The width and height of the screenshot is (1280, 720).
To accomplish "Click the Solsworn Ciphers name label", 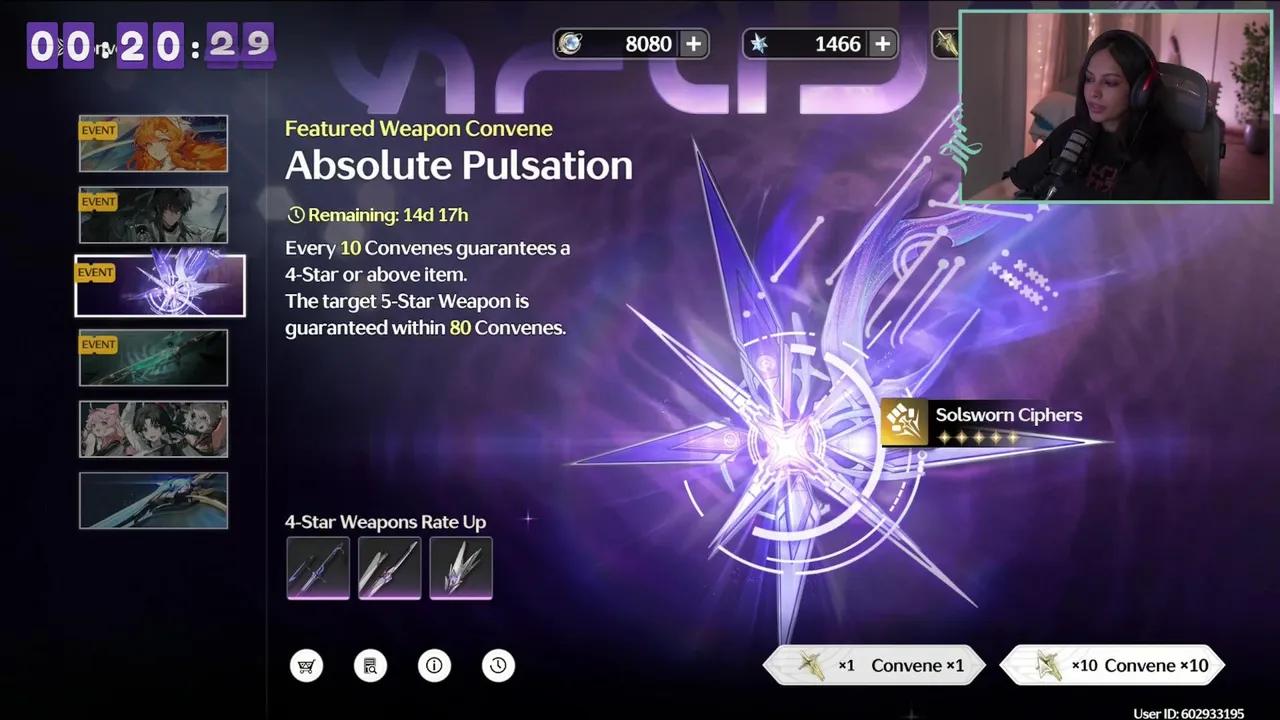I will (x=1008, y=414).
